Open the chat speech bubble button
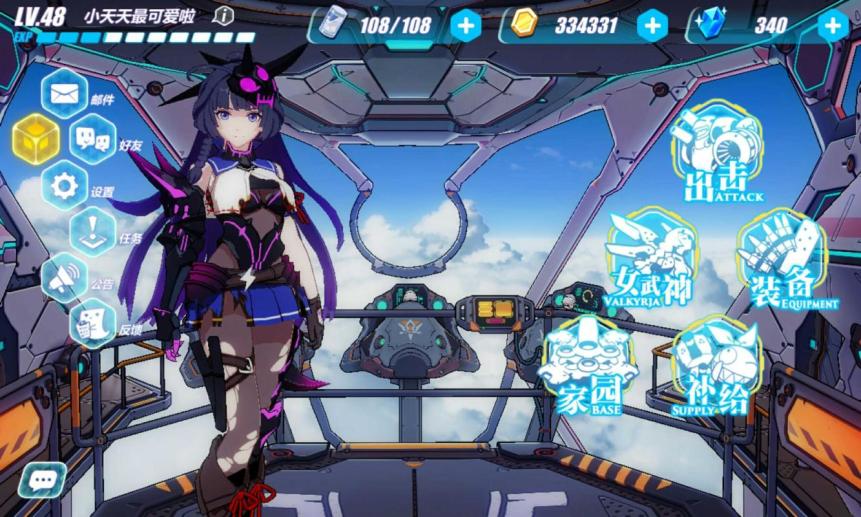This screenshot has height=517, width=861. [41, 481]
